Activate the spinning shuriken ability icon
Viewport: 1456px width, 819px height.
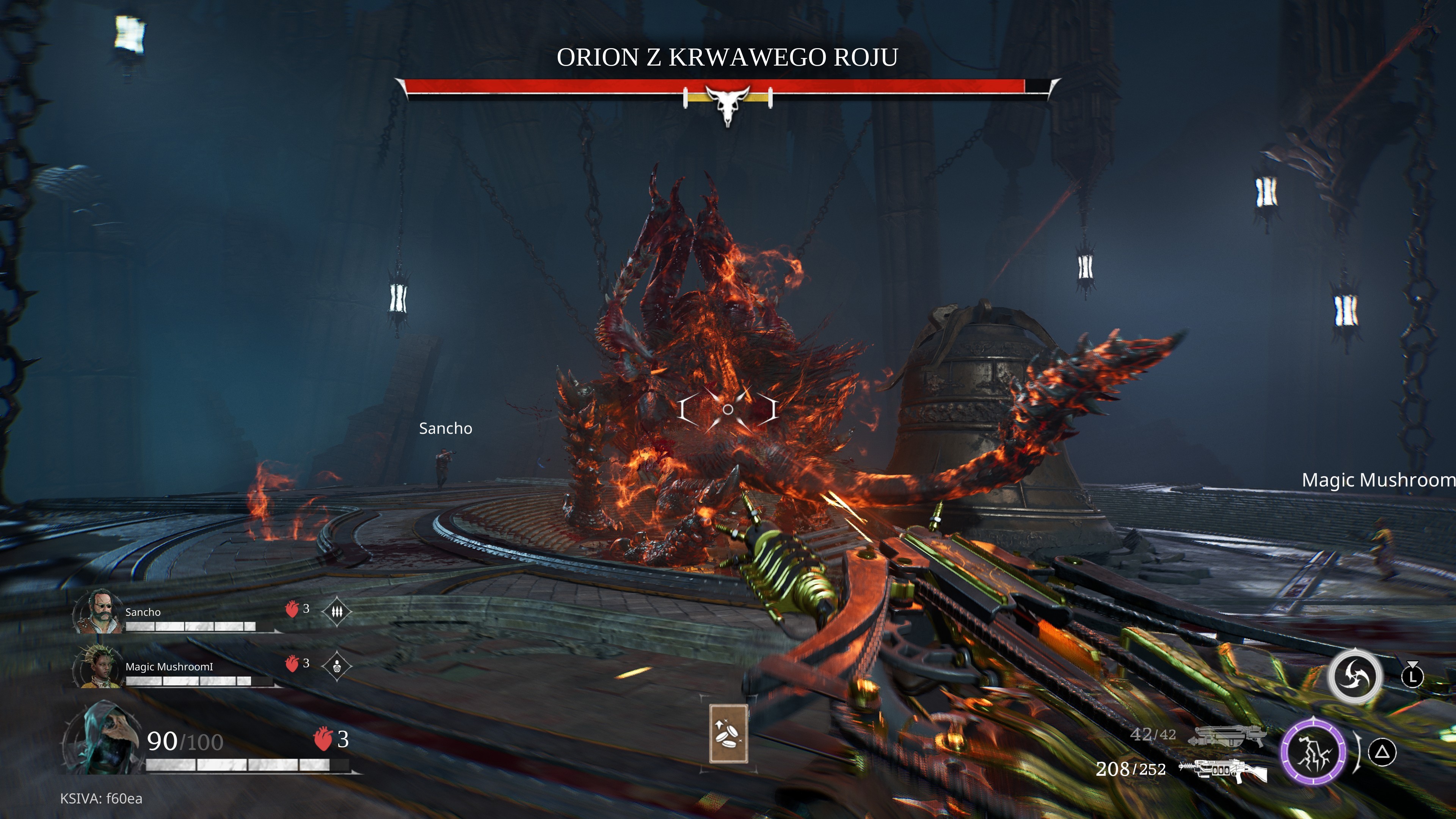[x=1354, y=676]
